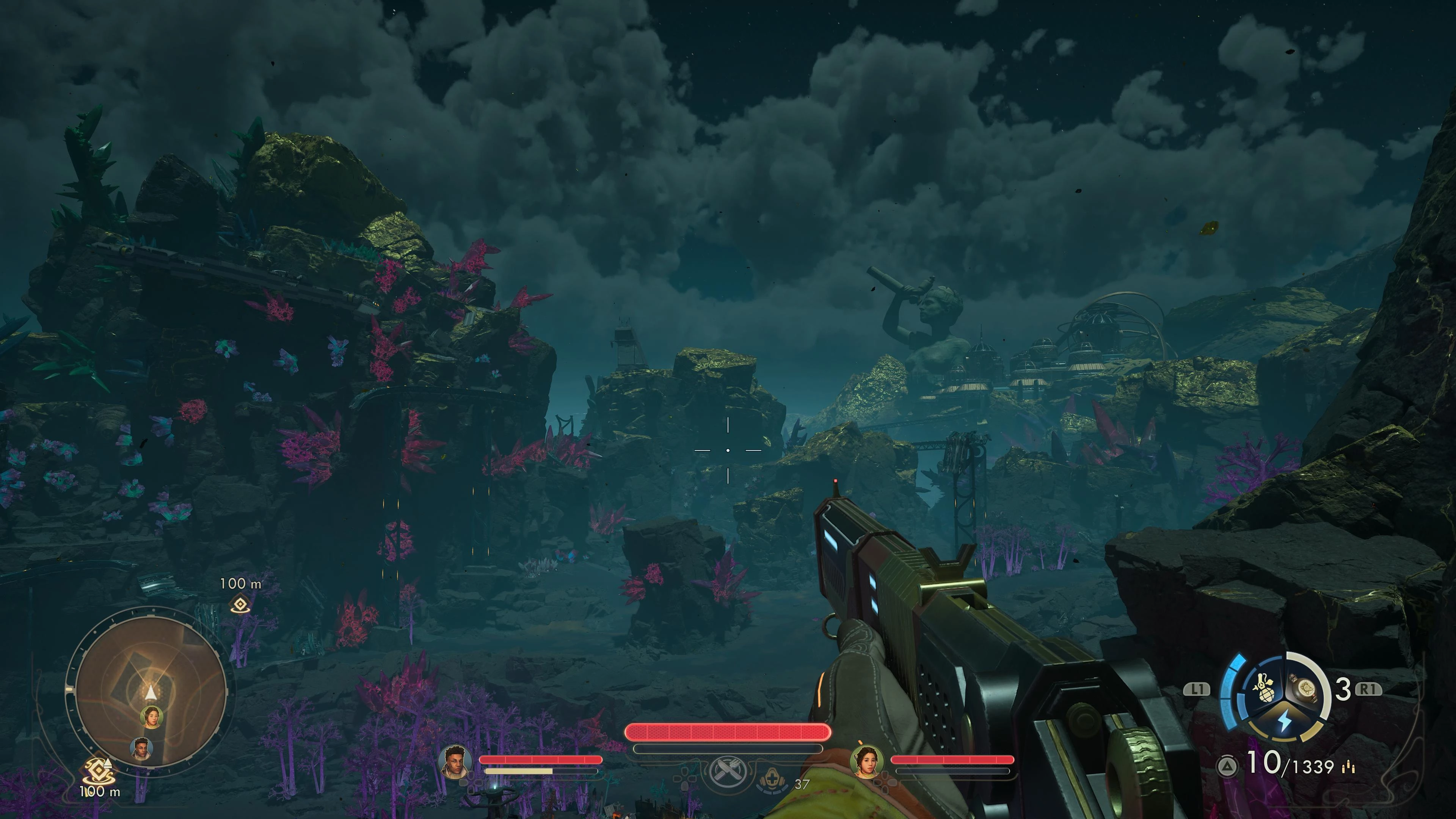Click the bullet ammo type icon

1350,767
